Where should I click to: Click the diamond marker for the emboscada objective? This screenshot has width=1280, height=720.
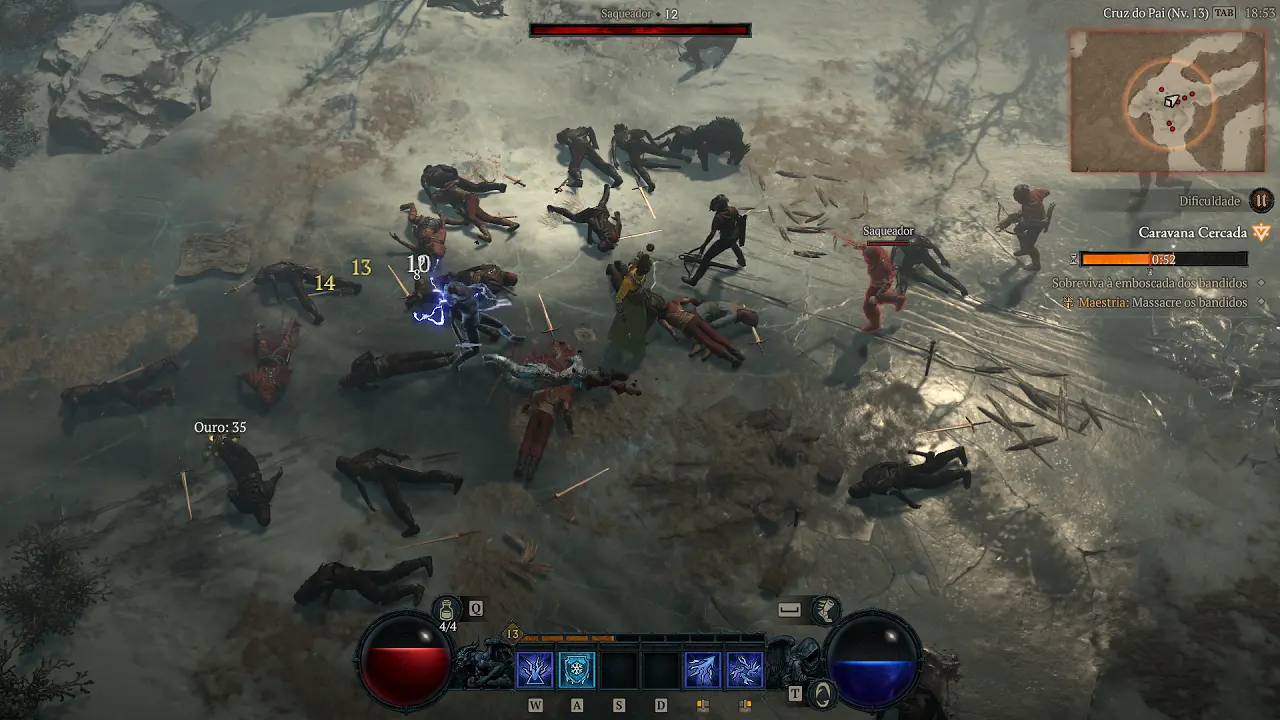click(x=1260, y=283)
